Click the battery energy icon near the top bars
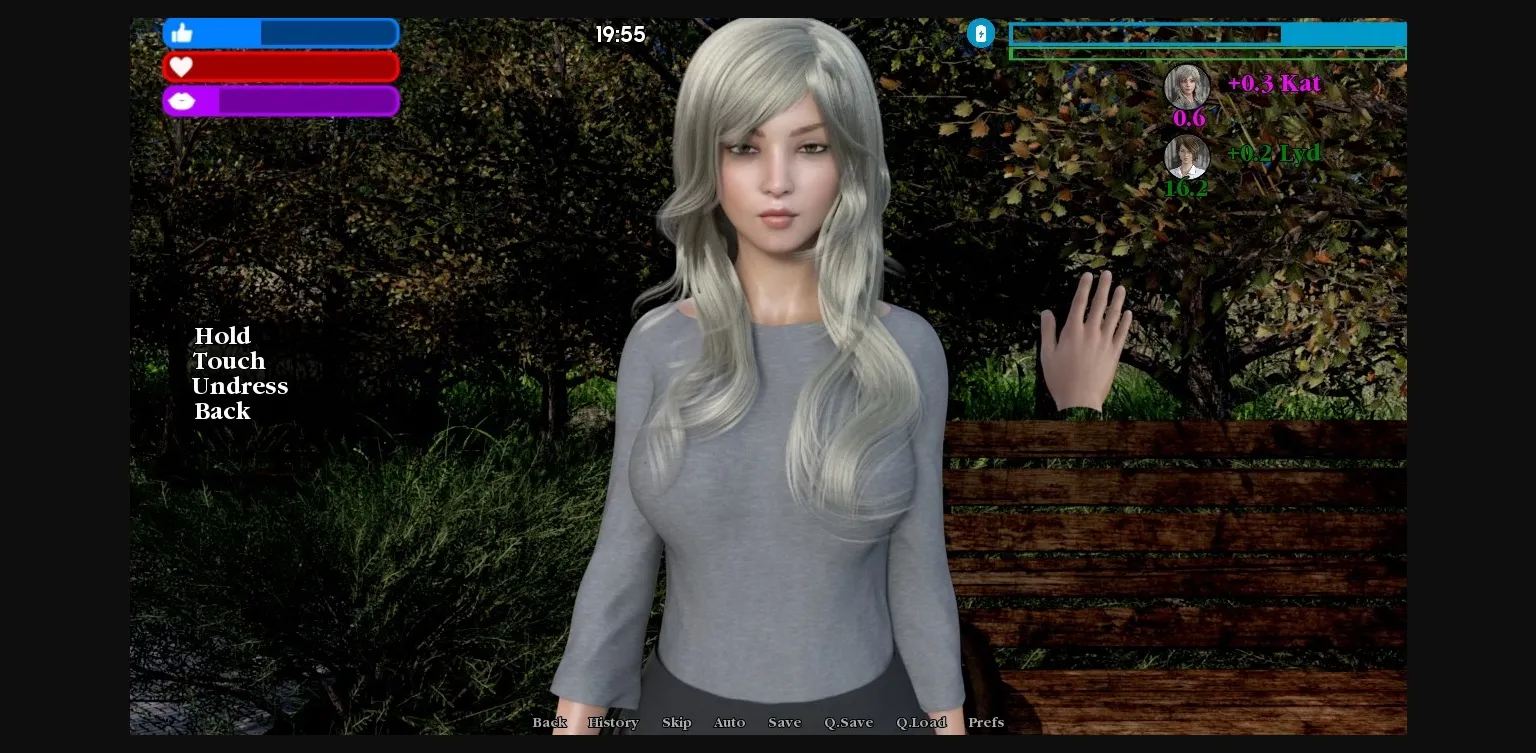The image size is (1536, 753). point(980,33)
